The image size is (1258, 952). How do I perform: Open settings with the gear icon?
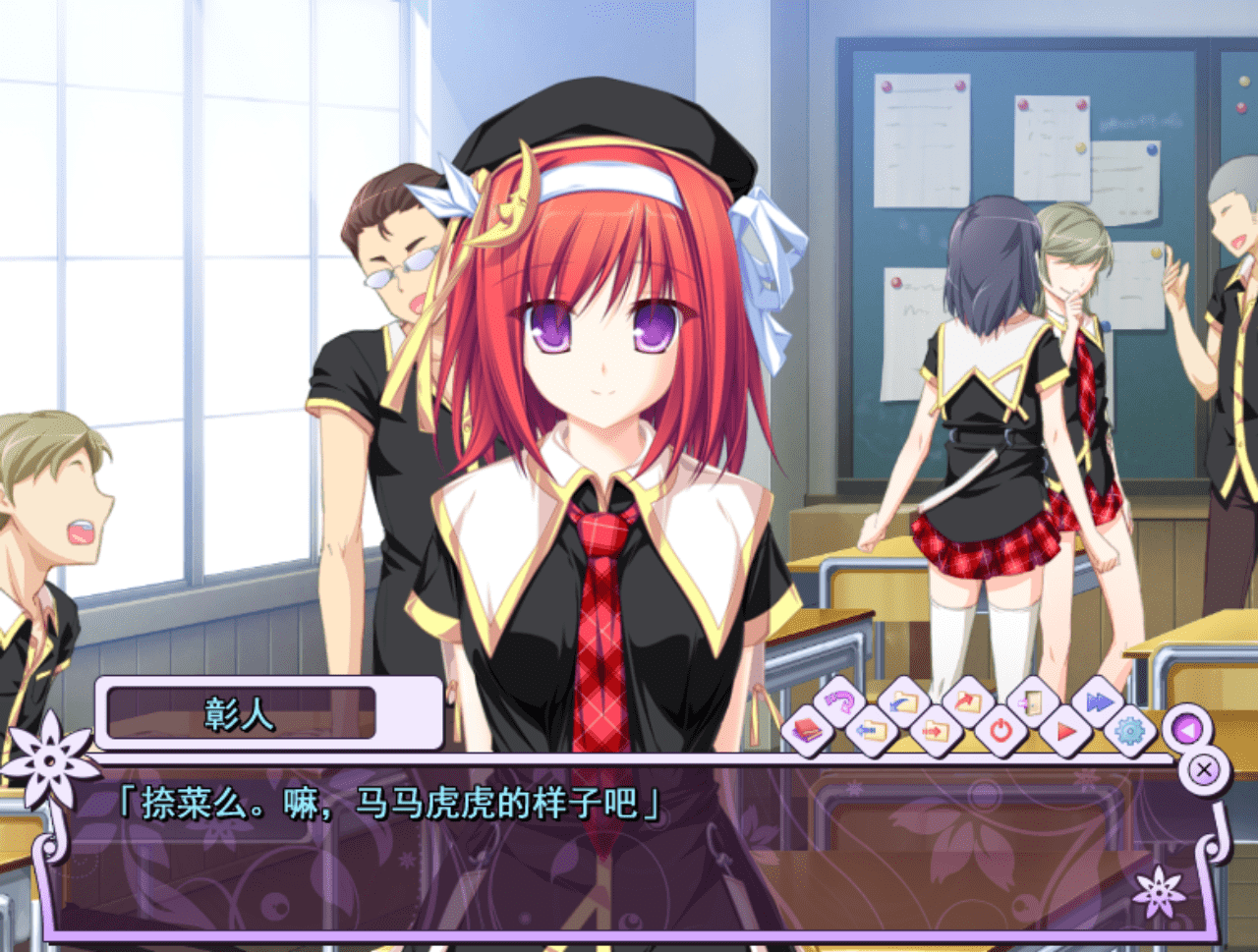(1130, 731)
